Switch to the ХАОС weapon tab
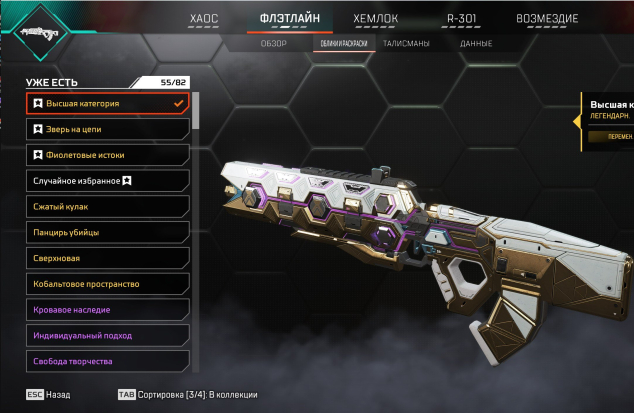634x413 pixels. 204,19
